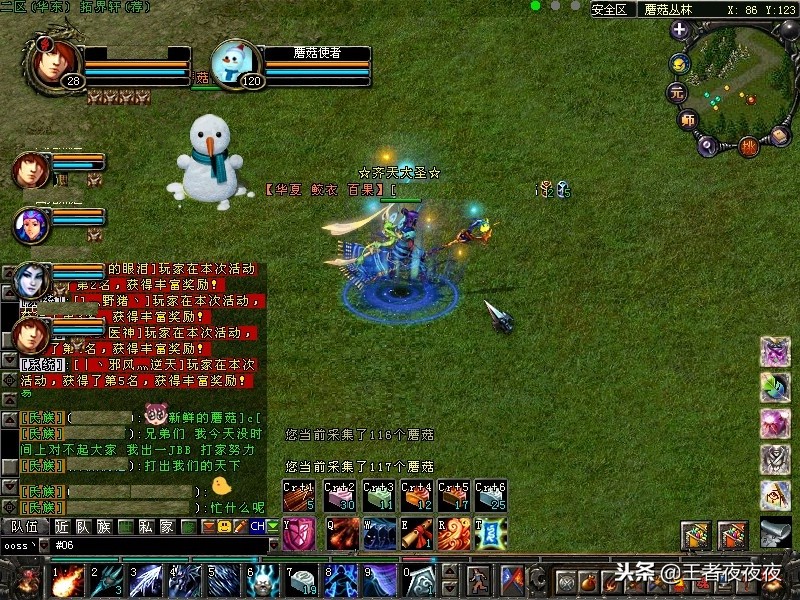Click the purple winged buff icon
The width and height of the screenshot is (800, 600).
tap(775, 352)
